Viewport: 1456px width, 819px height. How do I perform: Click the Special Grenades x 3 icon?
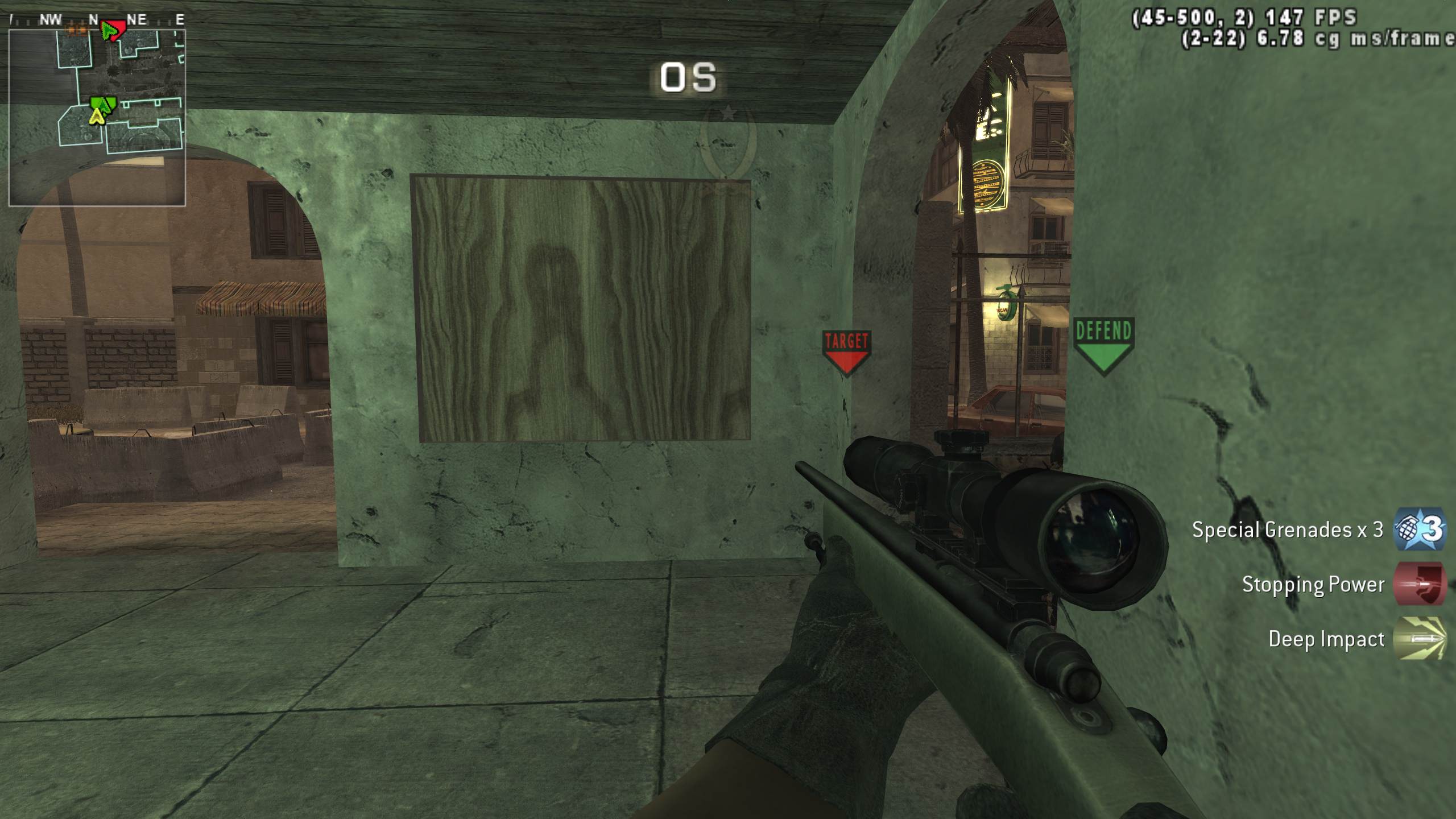[1419, 530]
